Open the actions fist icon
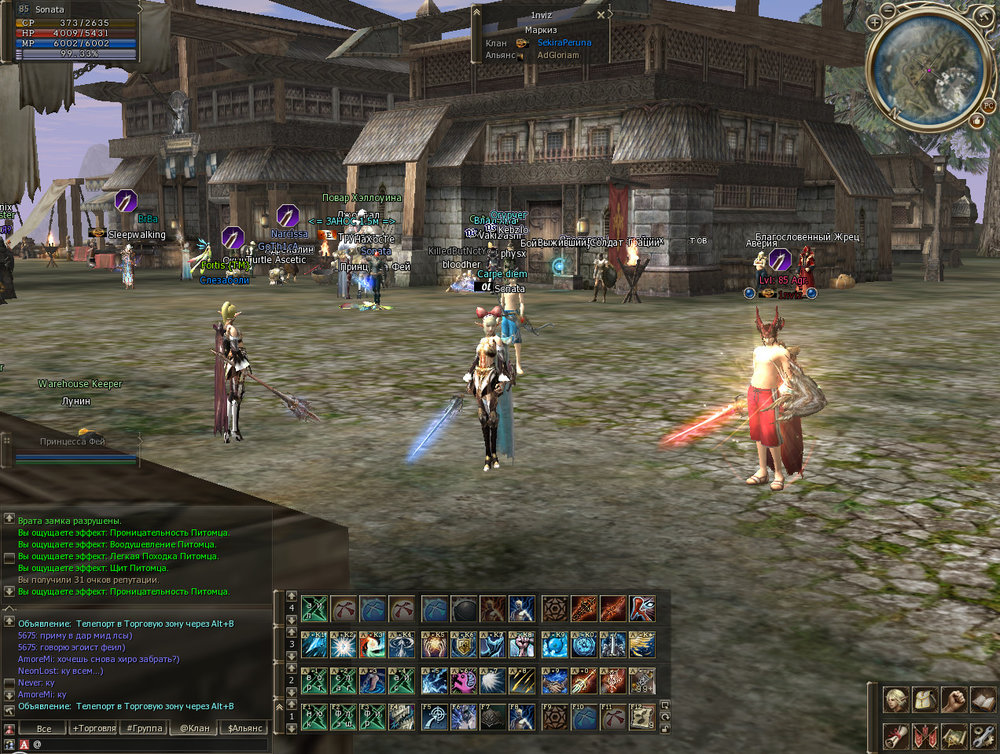 [954, 700]
